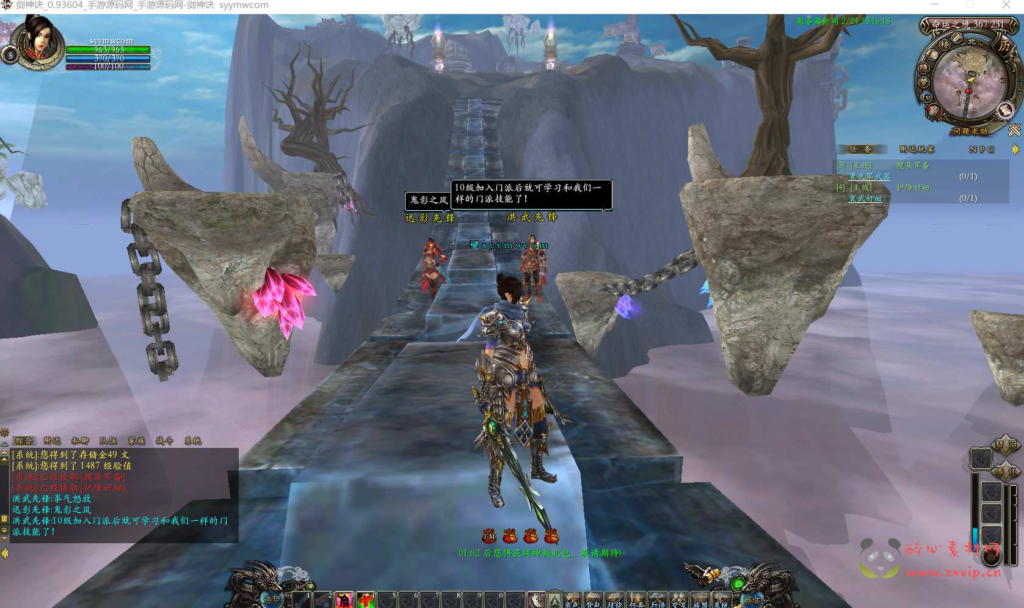Screen dimensions: 1024x608
Task: Click the 问题求助 help button
Action: pyautogui.click(x=969, y=130)
